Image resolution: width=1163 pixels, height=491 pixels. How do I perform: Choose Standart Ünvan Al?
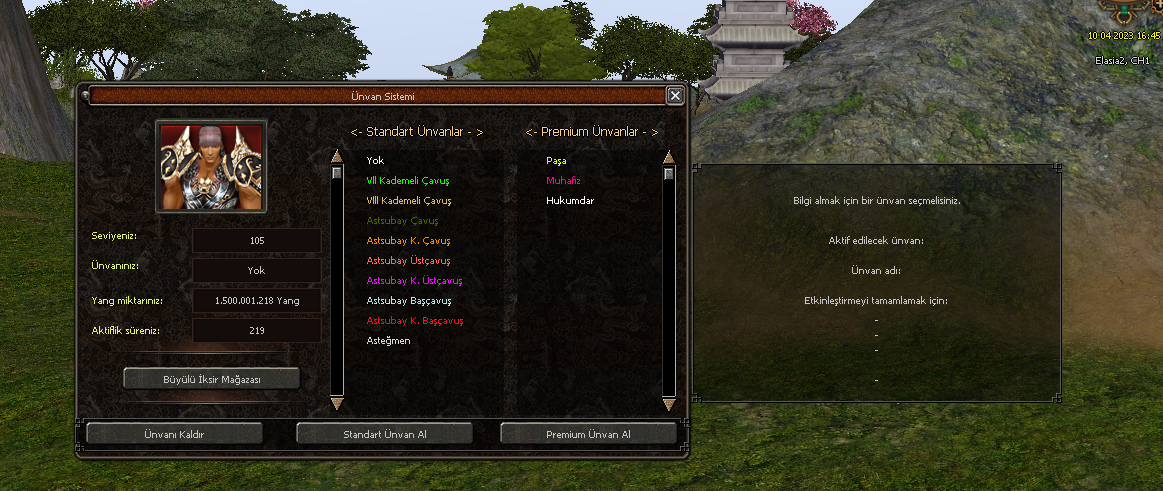pyautogui.click(x=385, y=434)
